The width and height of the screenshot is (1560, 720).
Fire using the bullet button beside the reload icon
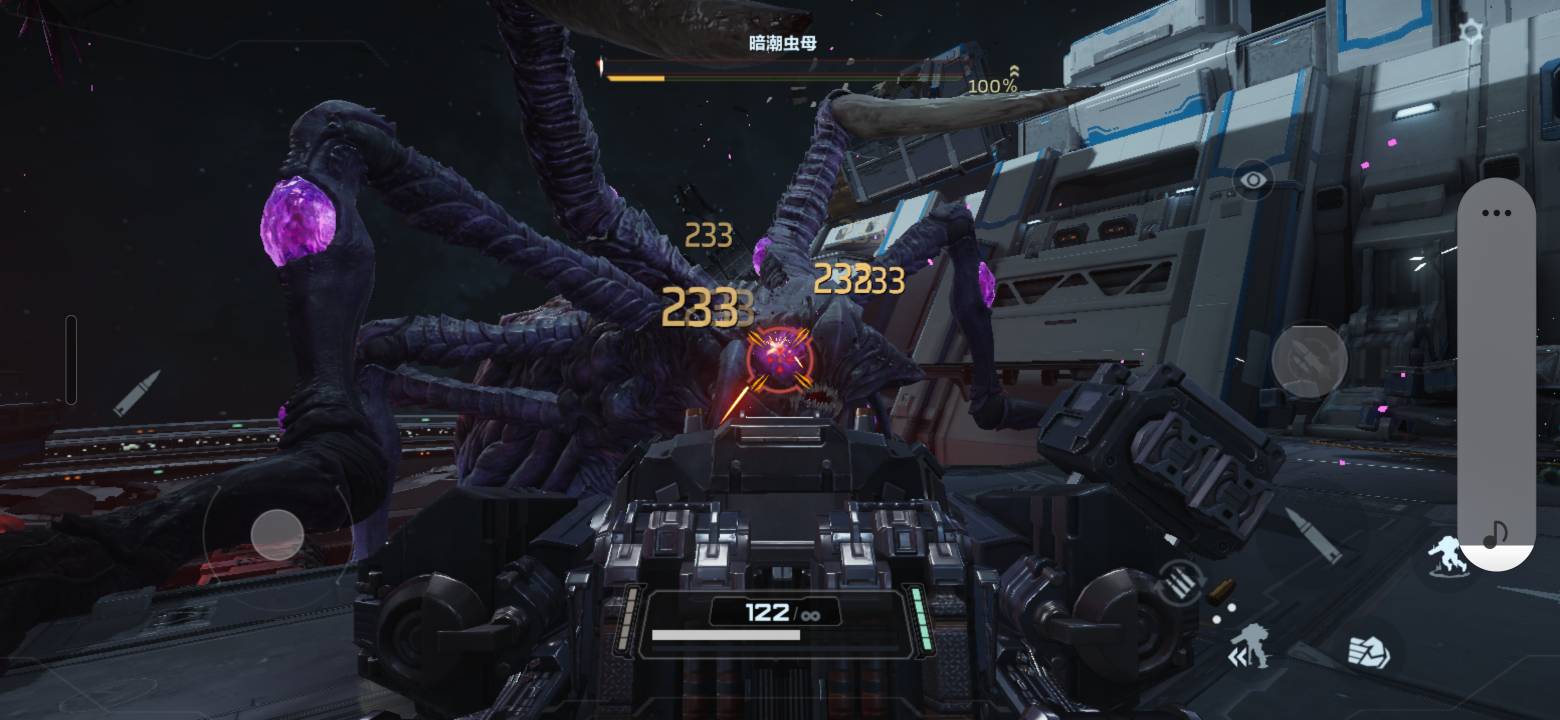pyautogui.click(x=1313, y=535)
